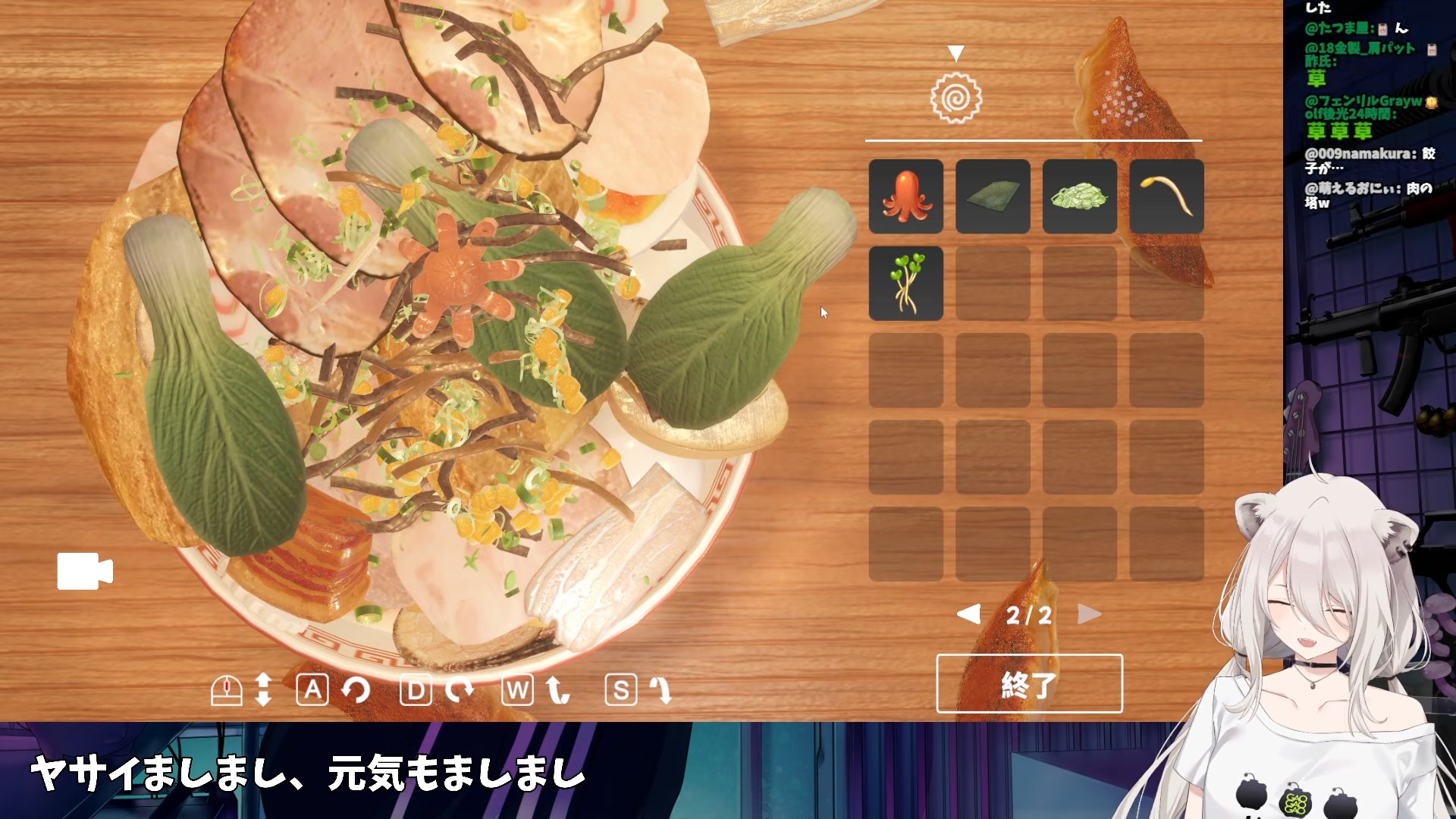Toggle the camera view icon
Viewport: 1456px width, 819px height.
coord(85,571)
